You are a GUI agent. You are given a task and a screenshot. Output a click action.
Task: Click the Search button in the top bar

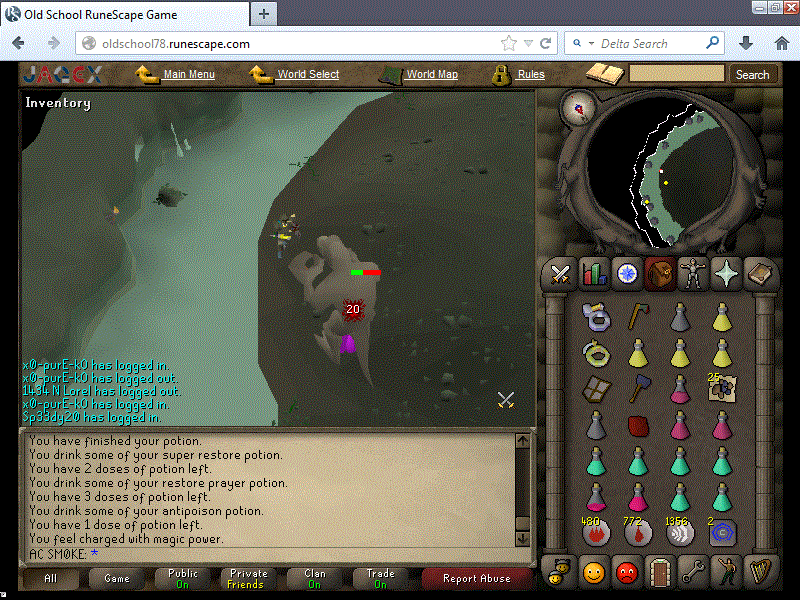[x=752, y=74]
